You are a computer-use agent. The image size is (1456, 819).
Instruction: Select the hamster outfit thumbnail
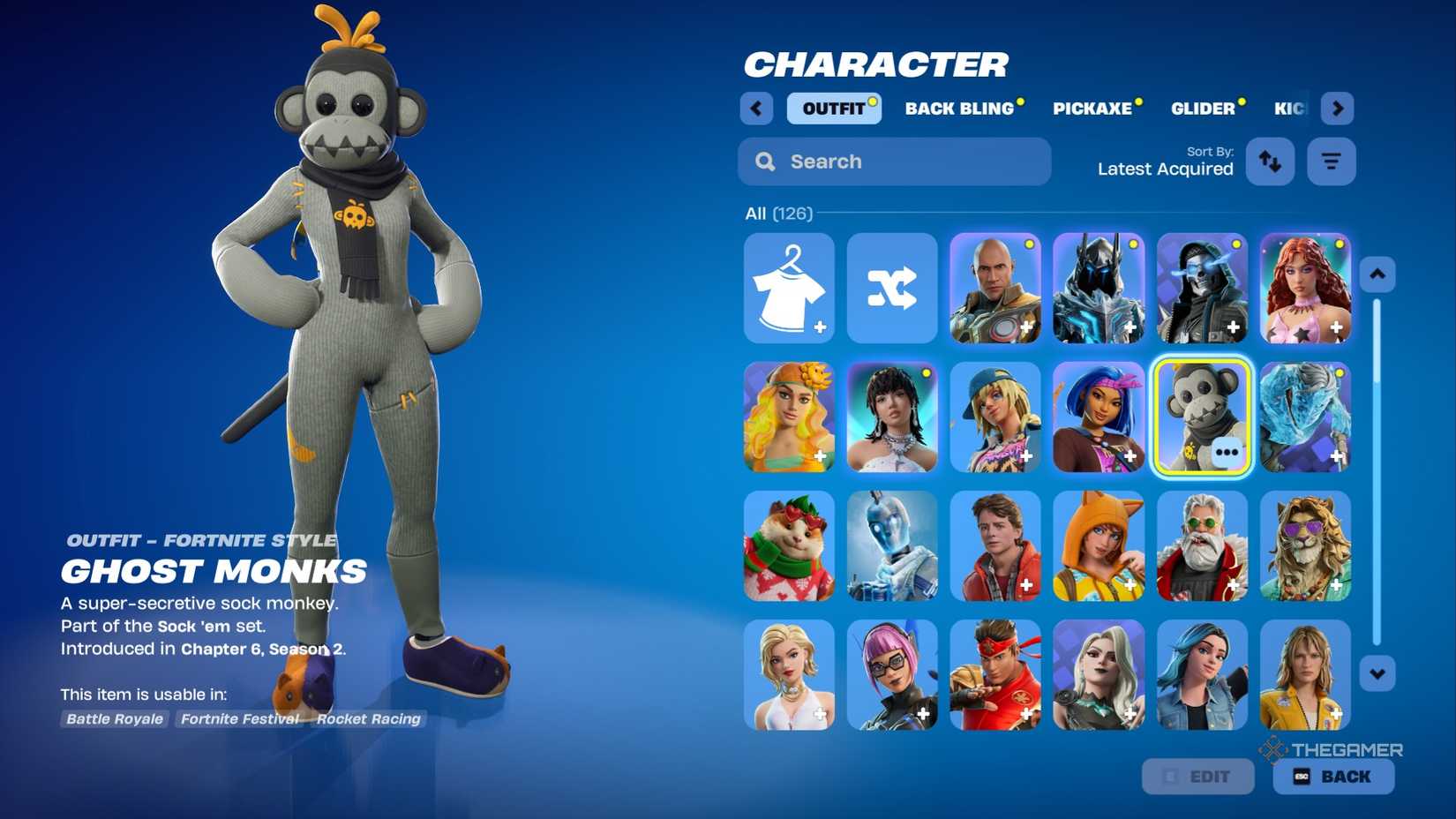click(x=789, y=546)
